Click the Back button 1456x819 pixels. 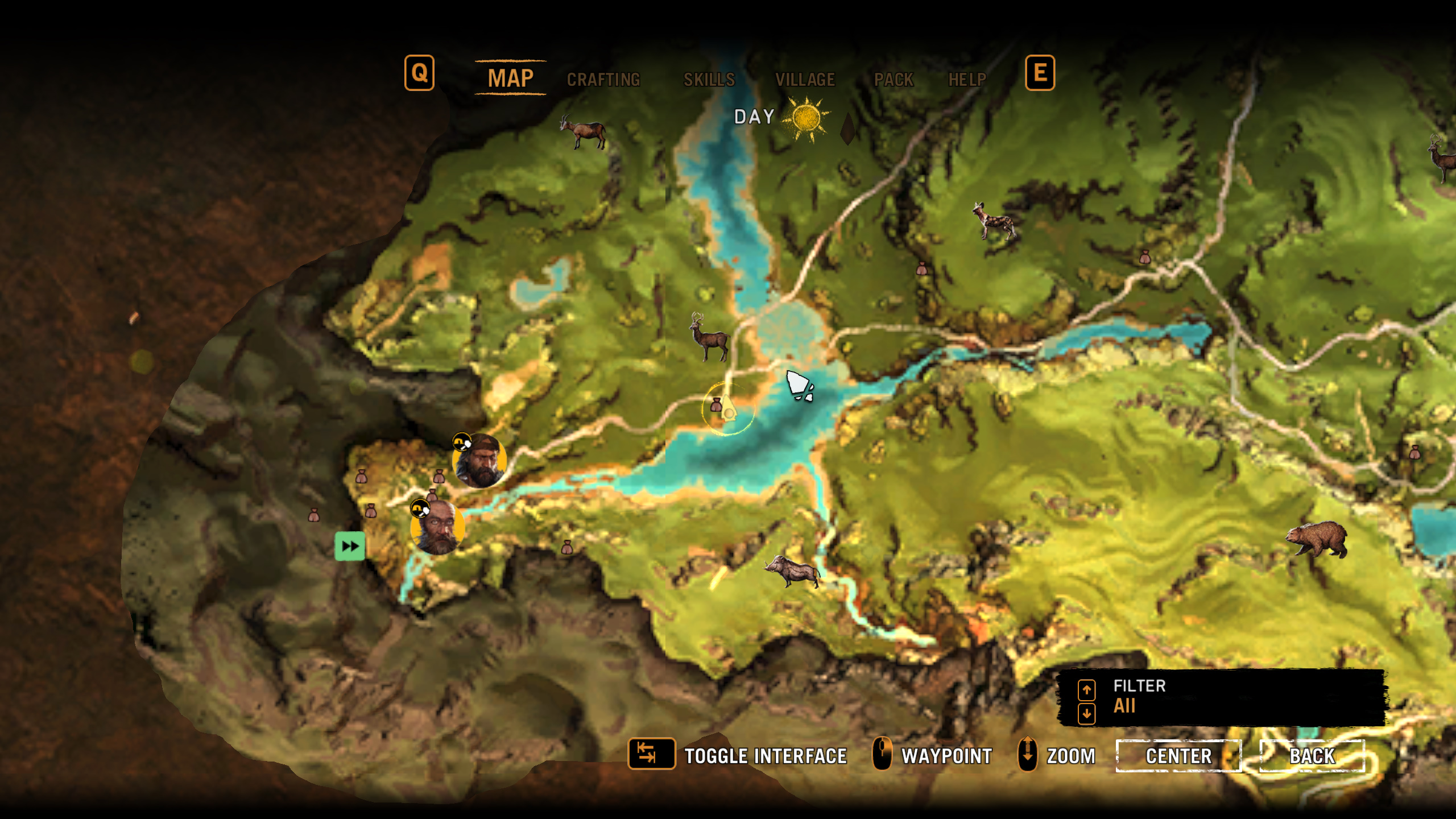pyautogui.click(x=1312, y=756)
